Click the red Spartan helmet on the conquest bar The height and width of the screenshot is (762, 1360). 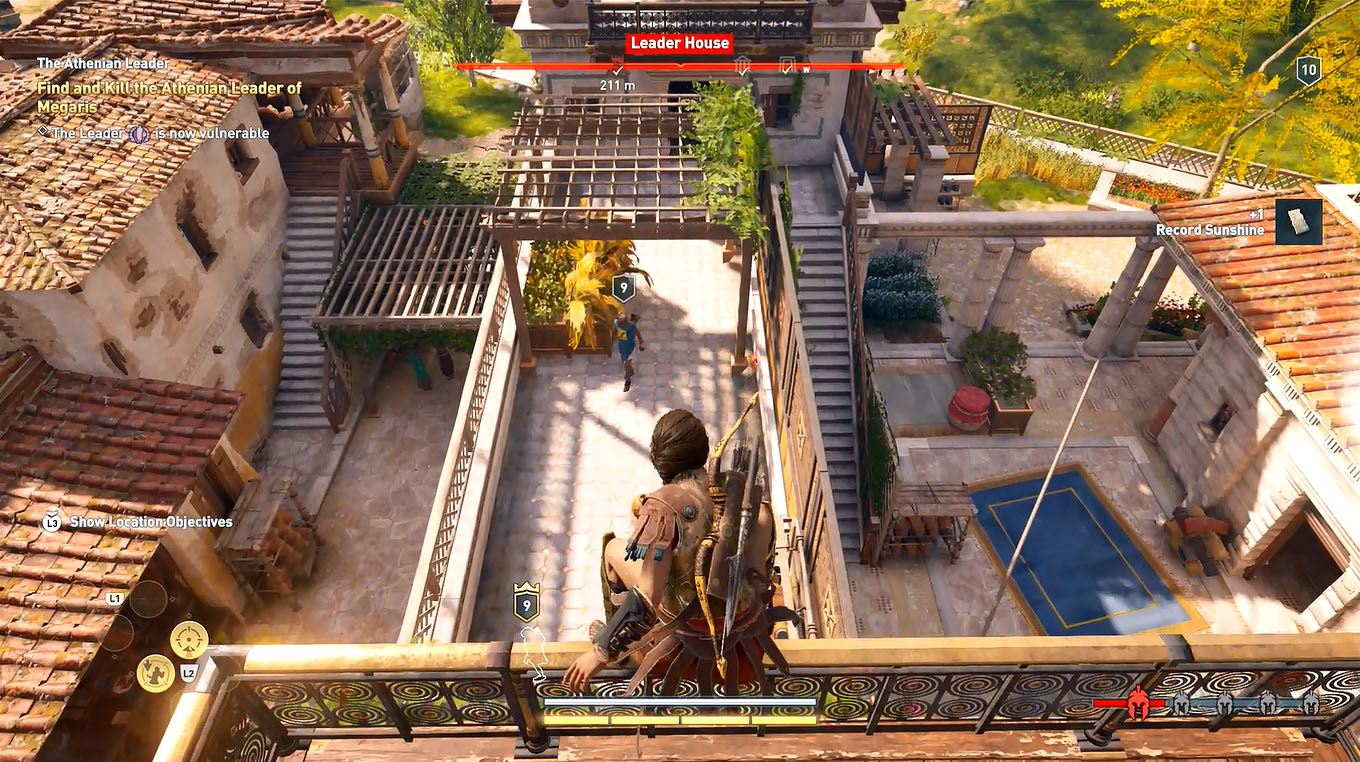coord(1136,703)
